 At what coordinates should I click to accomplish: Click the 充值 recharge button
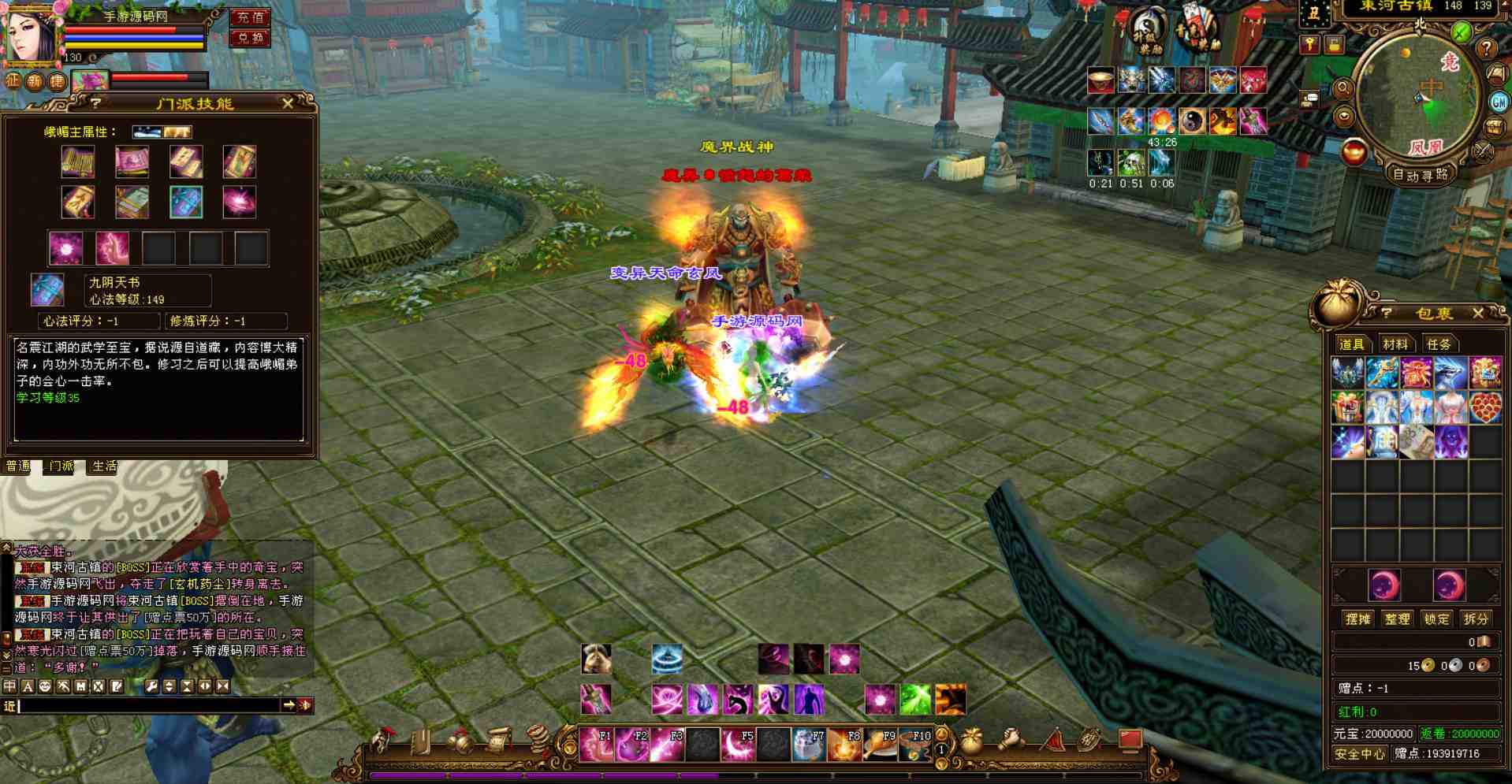pos(250,17)
